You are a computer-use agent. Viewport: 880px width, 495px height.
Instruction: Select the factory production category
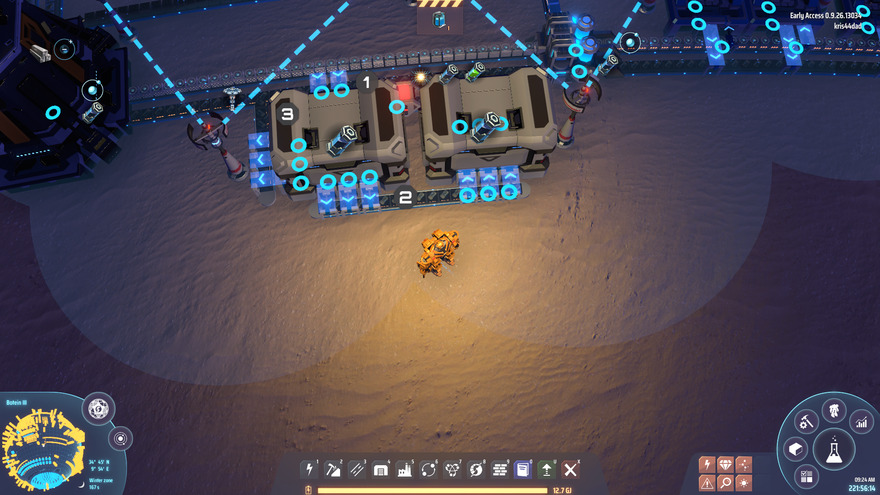(x=405, y=469)
